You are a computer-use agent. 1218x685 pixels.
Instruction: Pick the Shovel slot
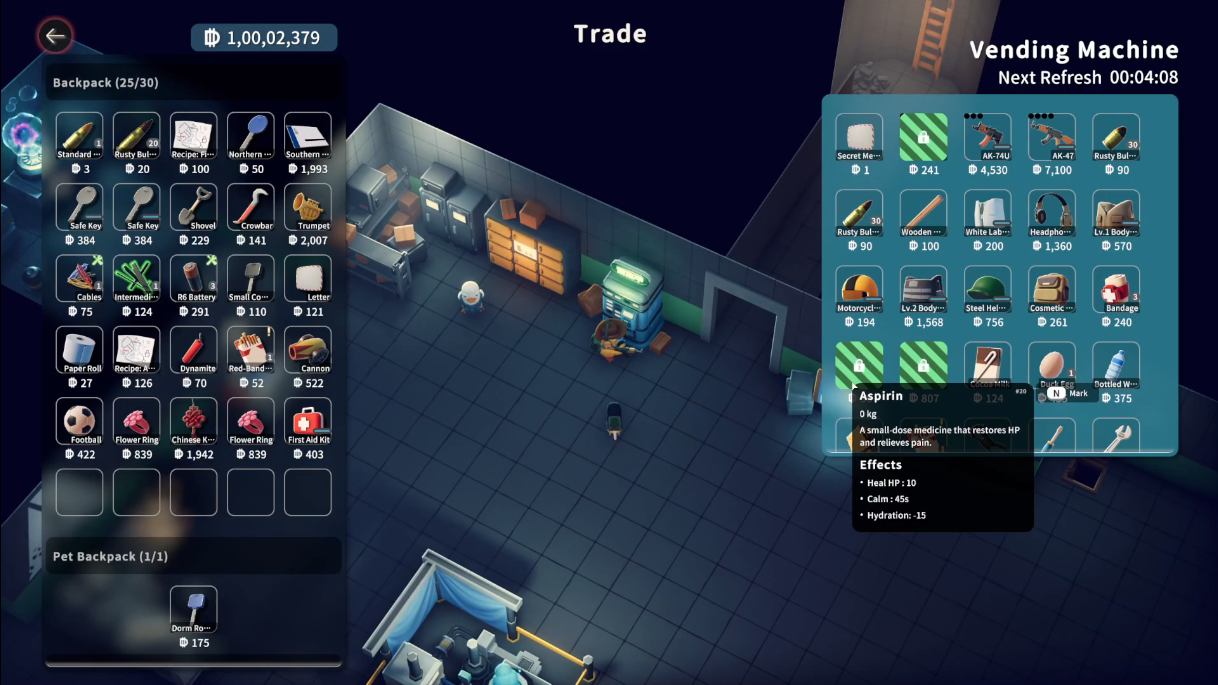(x=194, y=209)
